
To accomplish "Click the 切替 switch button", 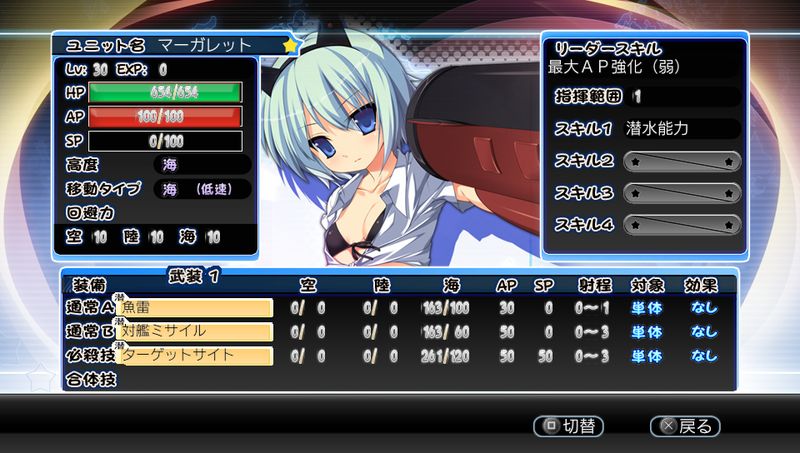I will (569, 425).
